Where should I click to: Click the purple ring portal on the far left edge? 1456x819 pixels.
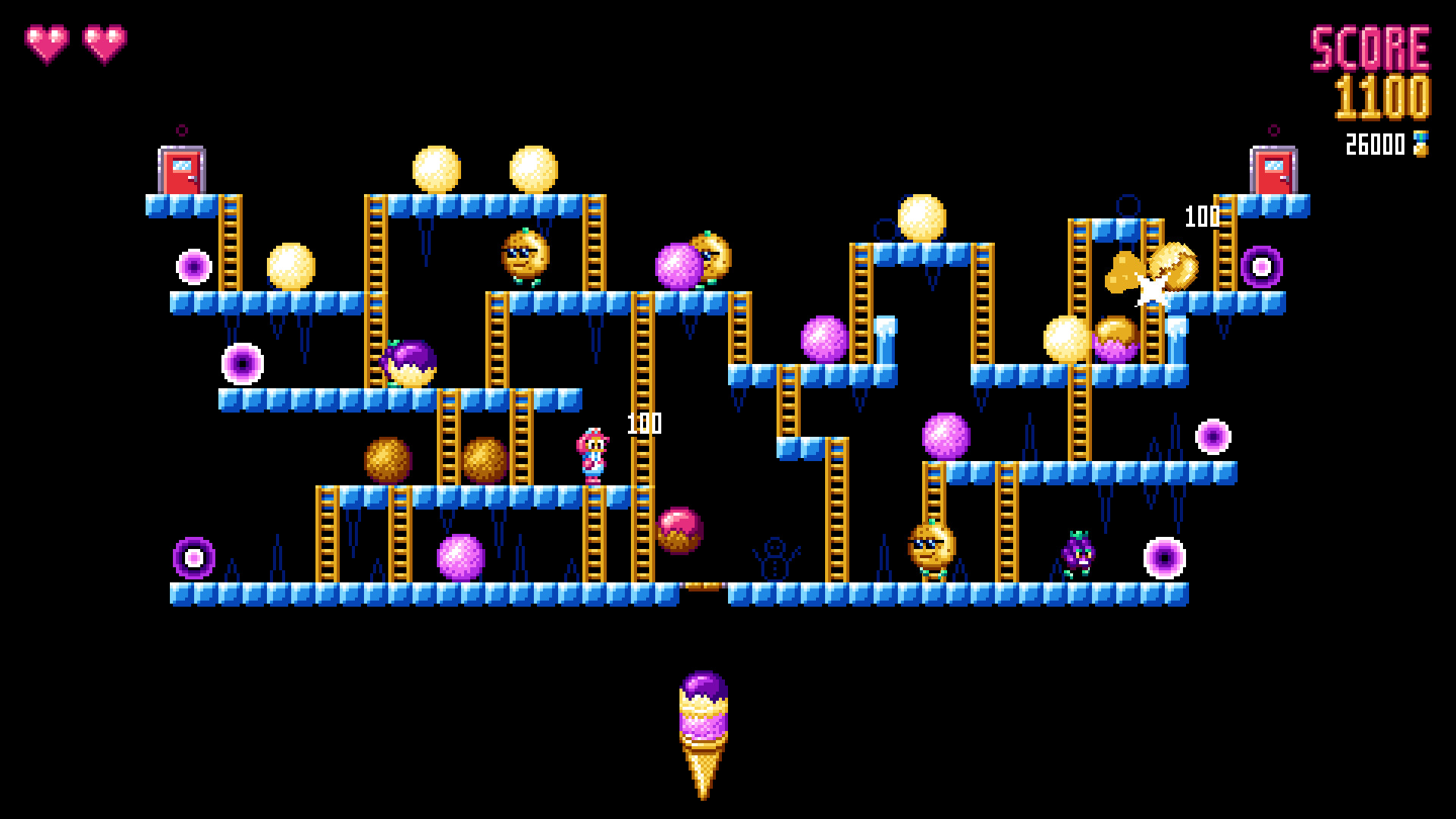click(x=194, y=265)
